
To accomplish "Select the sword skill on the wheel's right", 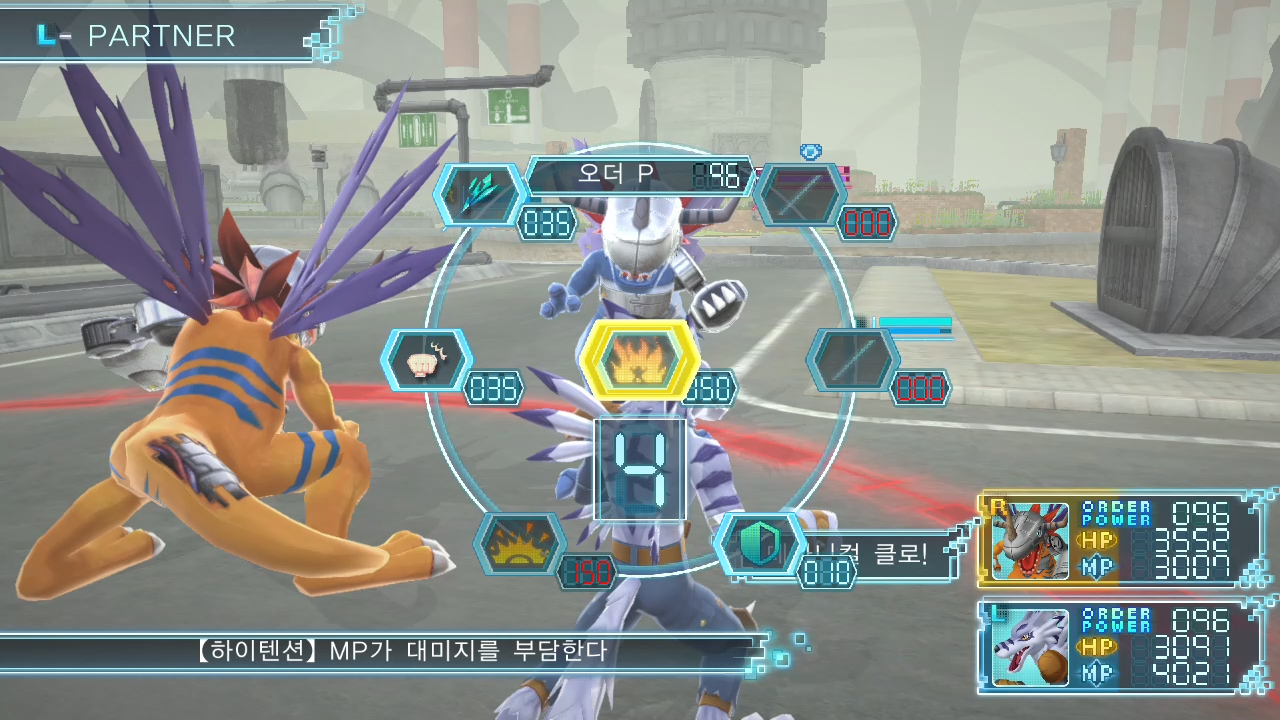I will pos(853,360).
